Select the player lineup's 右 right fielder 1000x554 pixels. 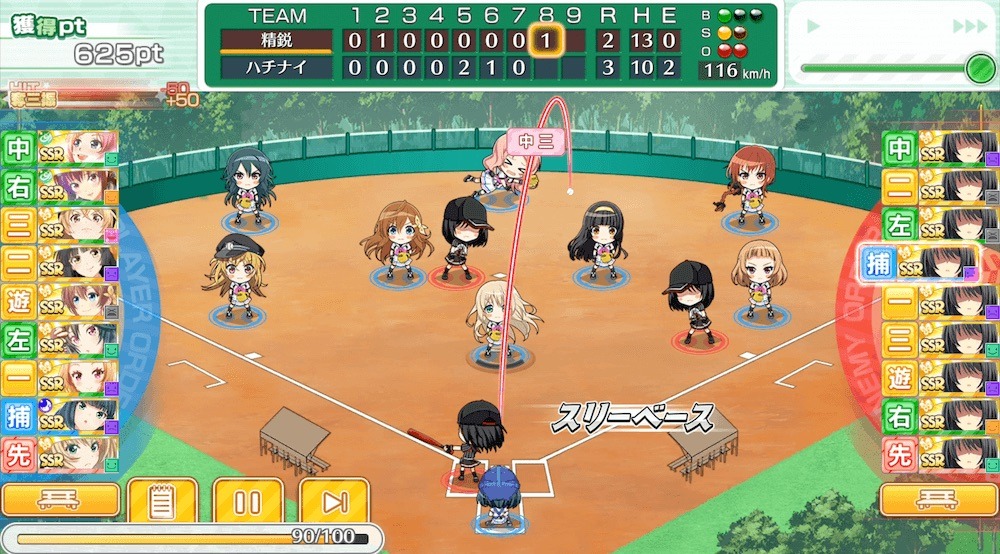[x=60, y=187]
